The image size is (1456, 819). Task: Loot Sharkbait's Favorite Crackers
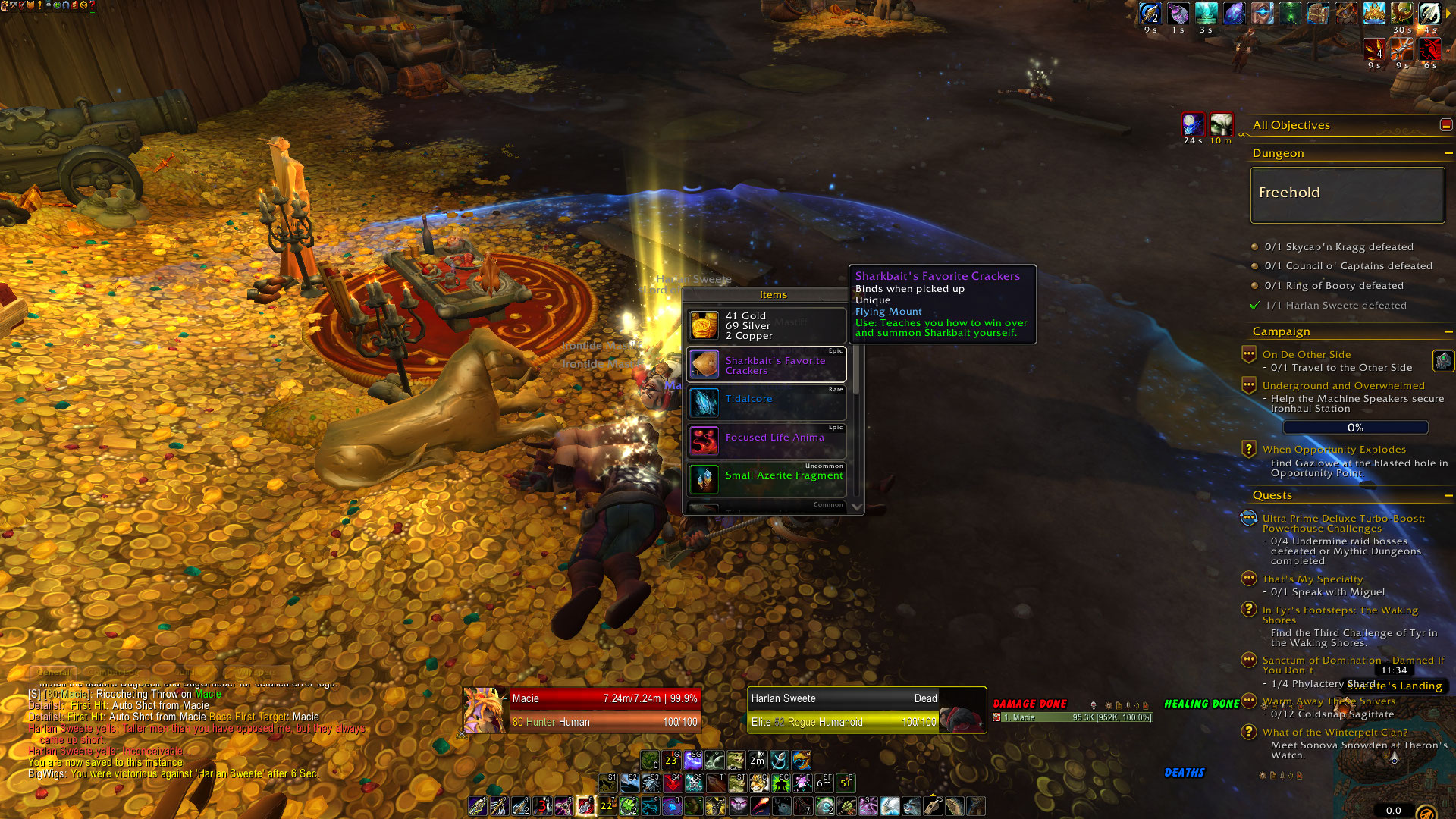(x=766, y=365)
